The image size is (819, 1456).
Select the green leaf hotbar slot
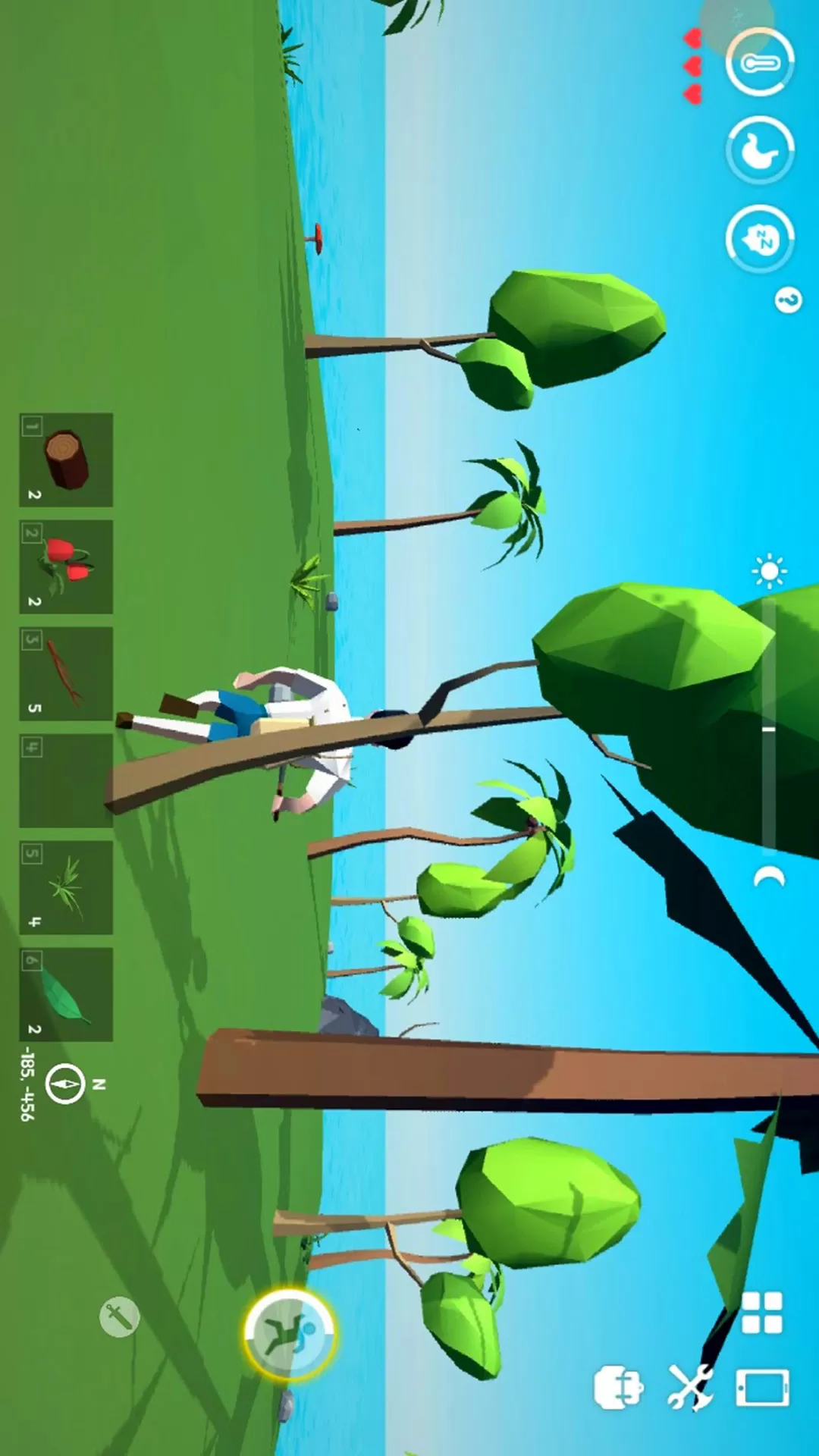click(x=66, y=994)
